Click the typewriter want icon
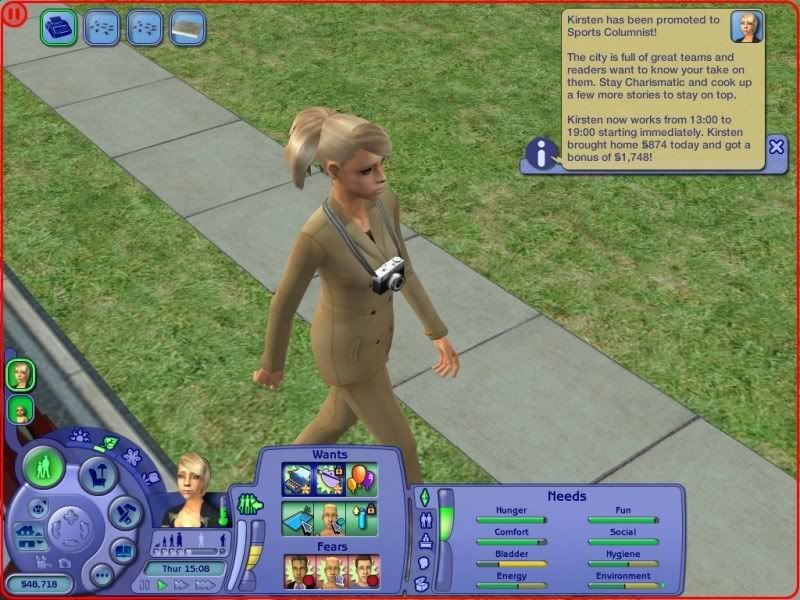This screenshot has width=800, height=600. pos(298,479)
